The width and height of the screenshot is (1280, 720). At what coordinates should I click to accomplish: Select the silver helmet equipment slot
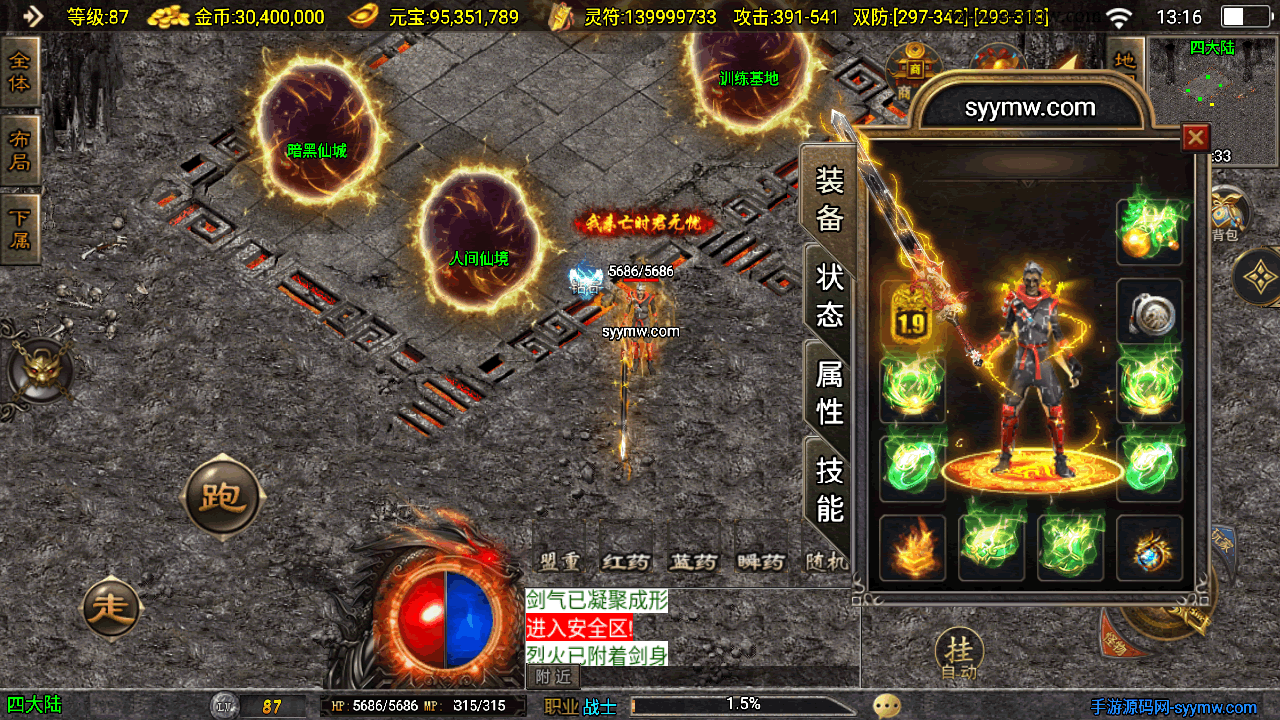(1149, 314)
